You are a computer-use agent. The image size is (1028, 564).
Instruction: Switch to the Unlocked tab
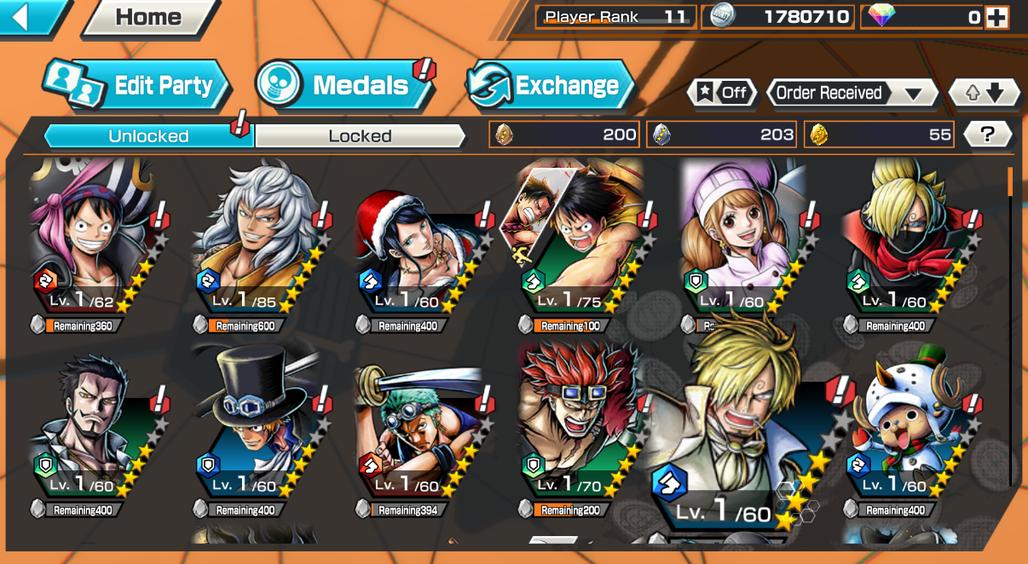tap(148, 136)
